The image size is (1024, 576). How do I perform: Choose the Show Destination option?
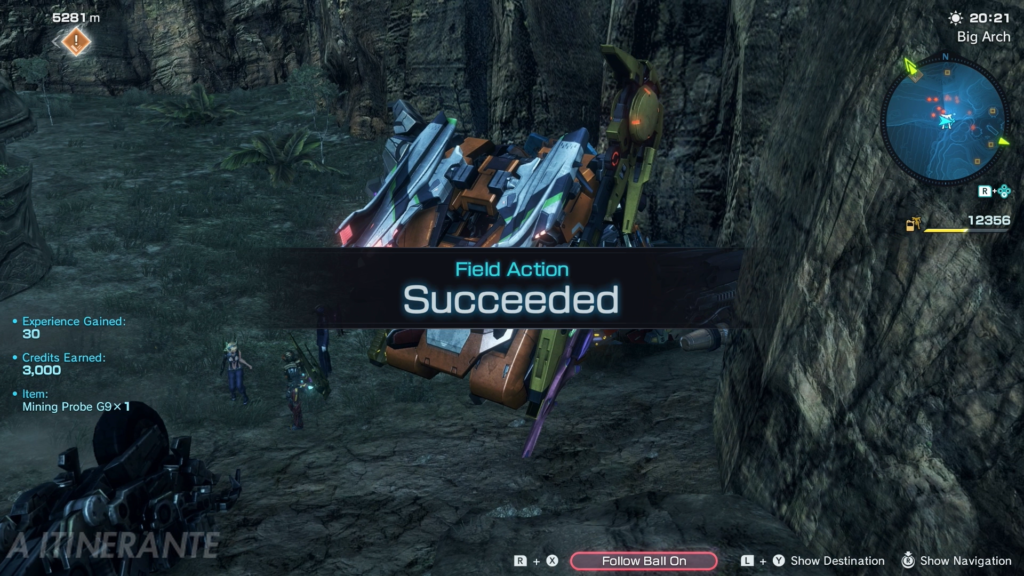(837, 561)
